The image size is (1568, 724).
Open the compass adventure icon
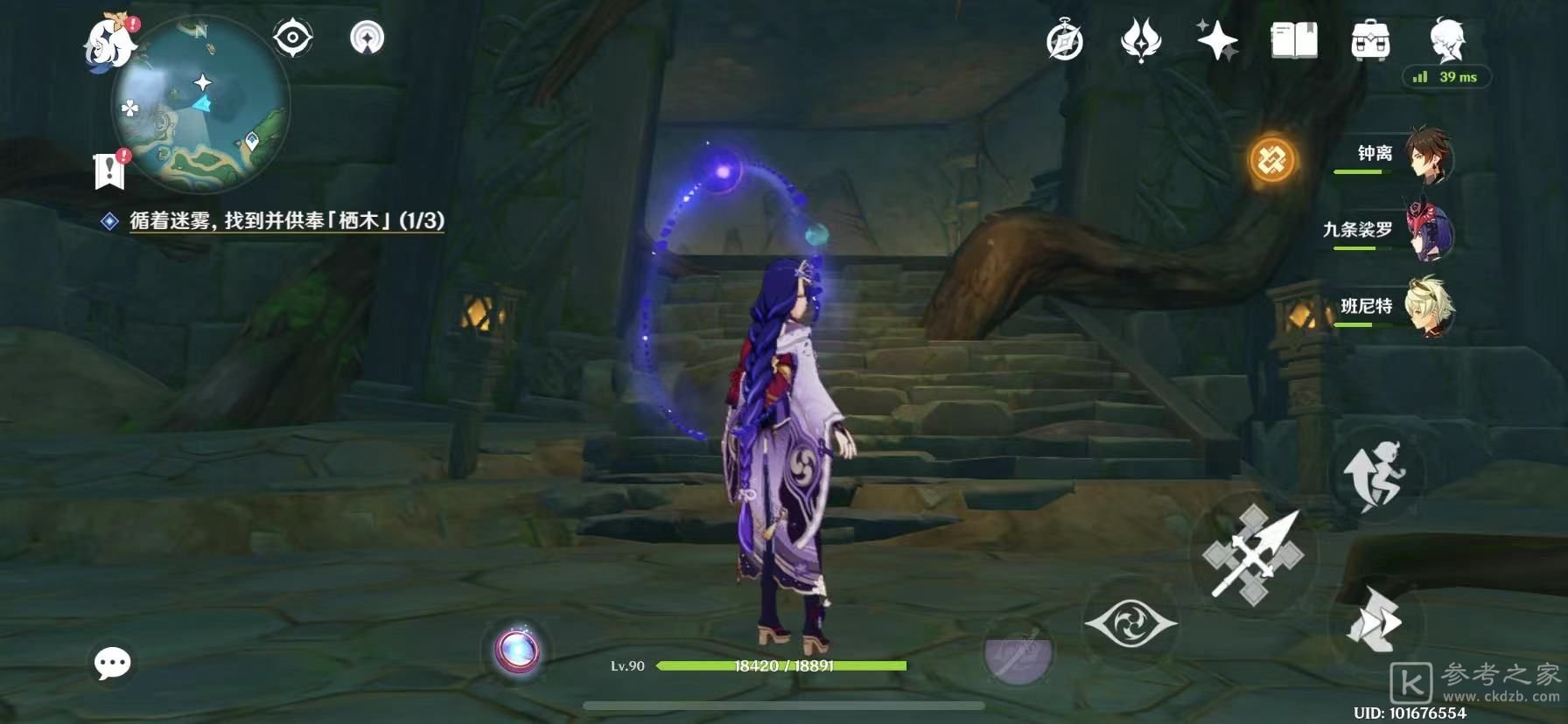coord(1064,41)
